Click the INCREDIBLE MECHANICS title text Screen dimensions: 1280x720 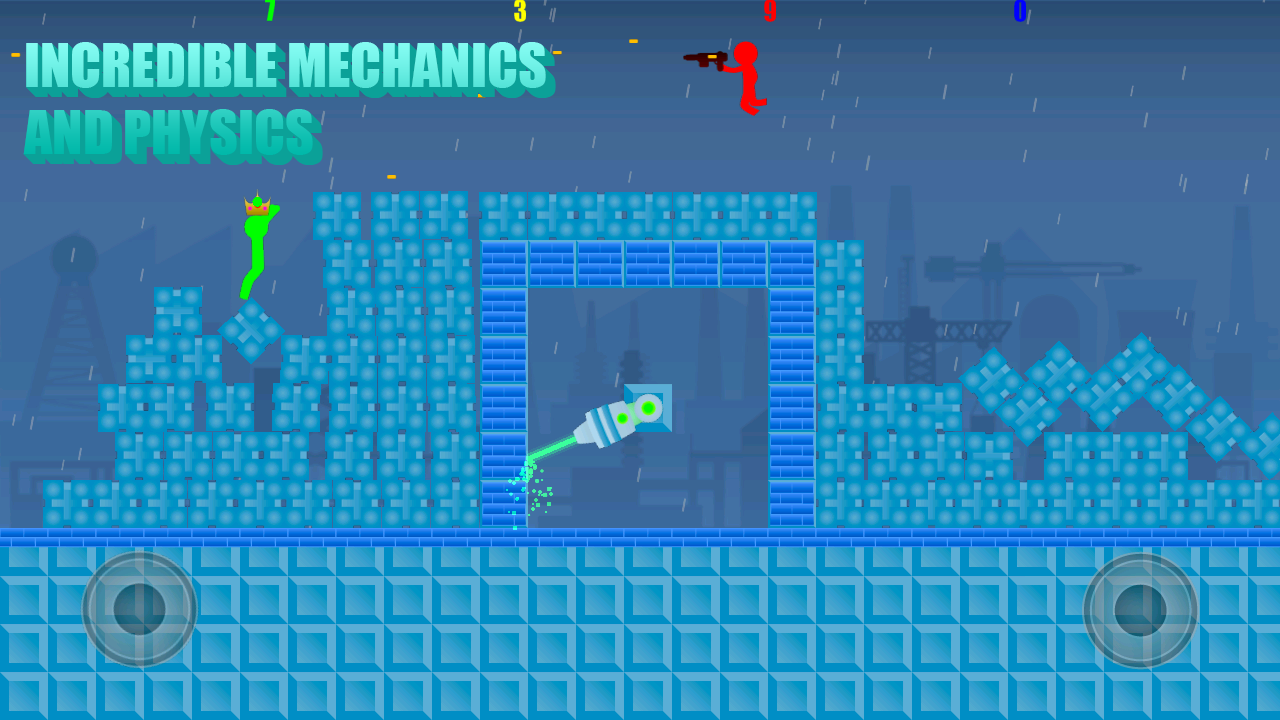click(287, 66)
